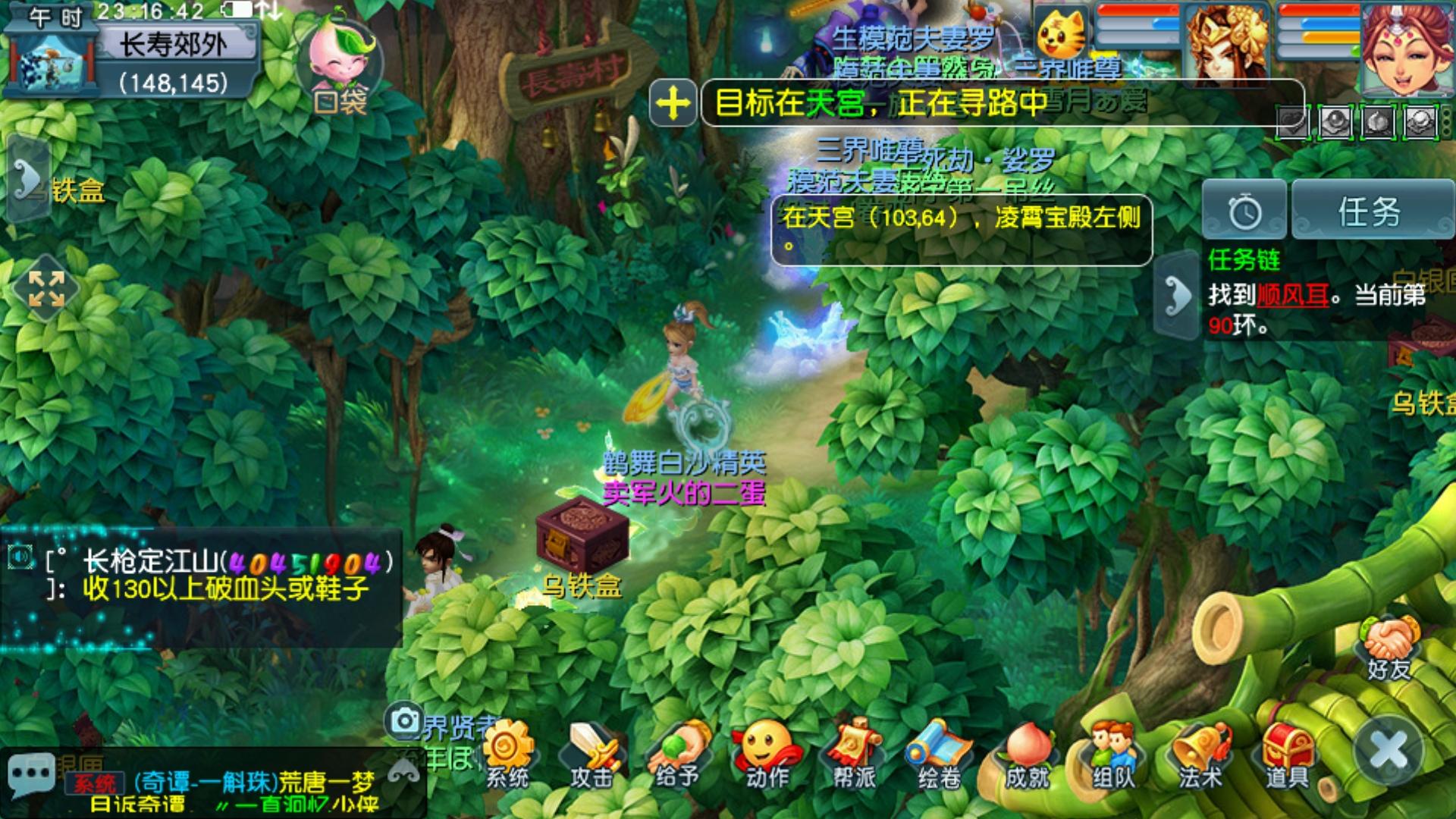
Task: Open the 组队 team panel
Action: (1112, 754)
